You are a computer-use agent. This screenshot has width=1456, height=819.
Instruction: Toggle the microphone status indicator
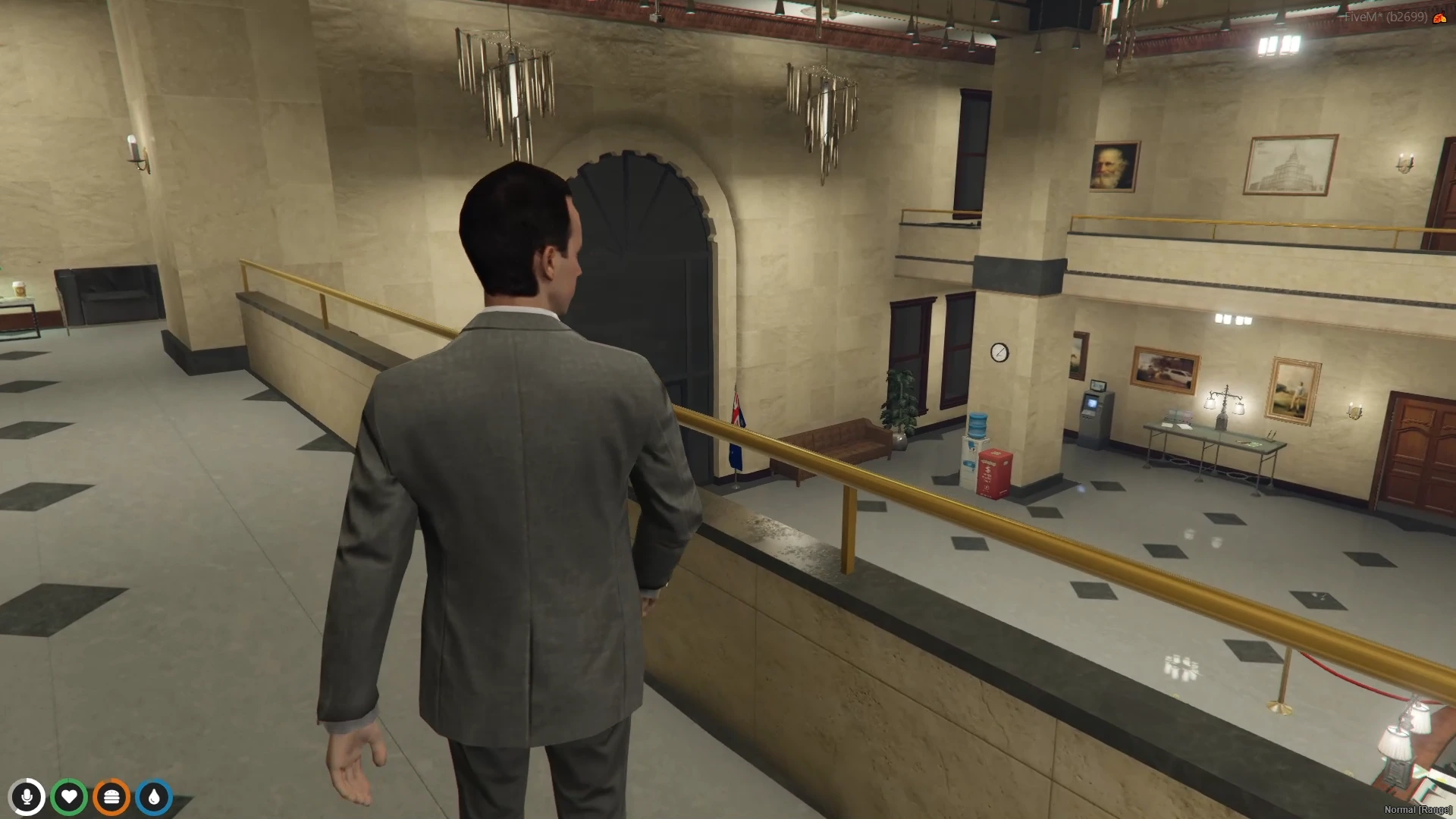pyautogui.click(x=27, y=797)
